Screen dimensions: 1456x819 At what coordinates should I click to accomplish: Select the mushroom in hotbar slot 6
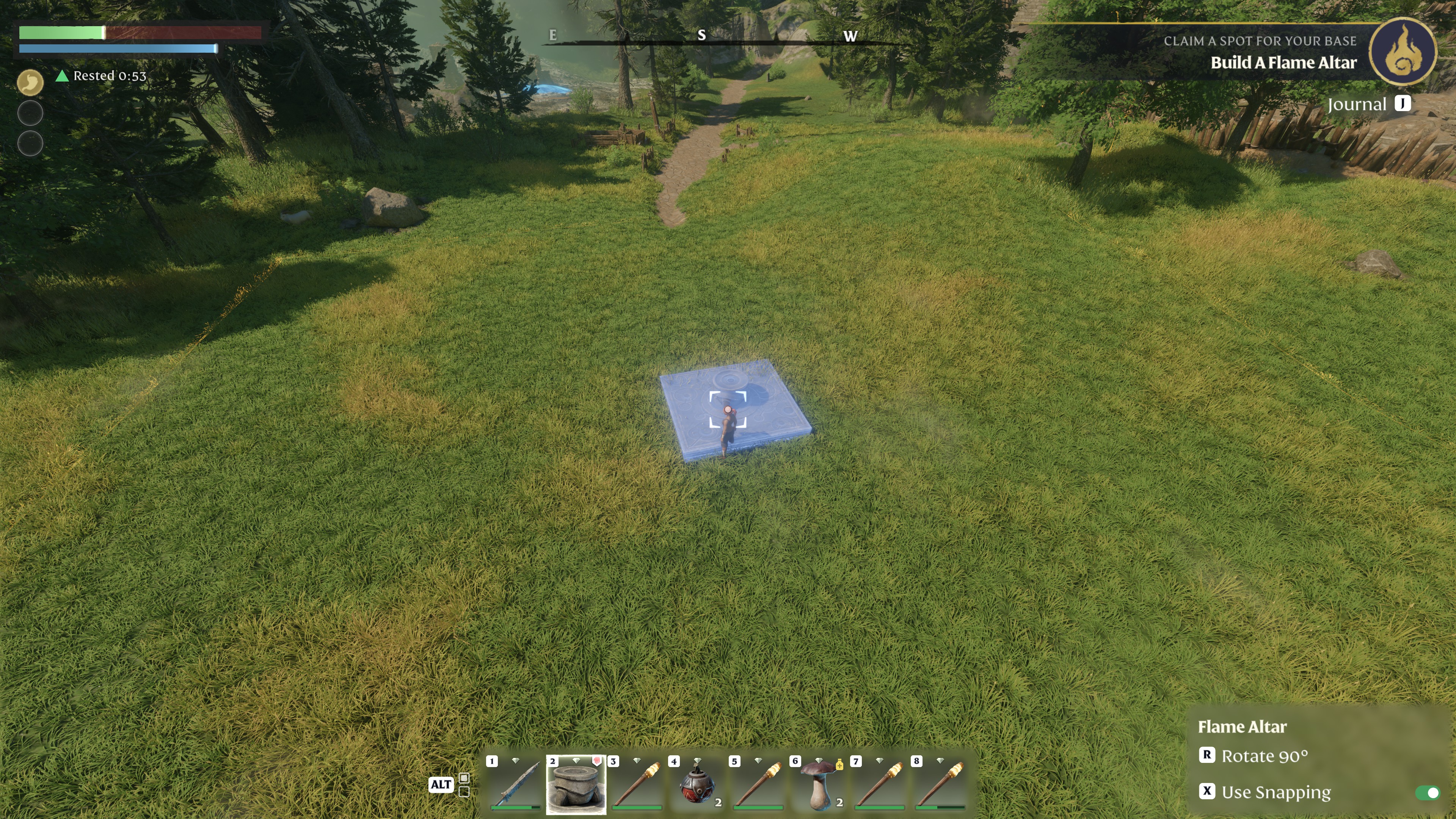819,784
